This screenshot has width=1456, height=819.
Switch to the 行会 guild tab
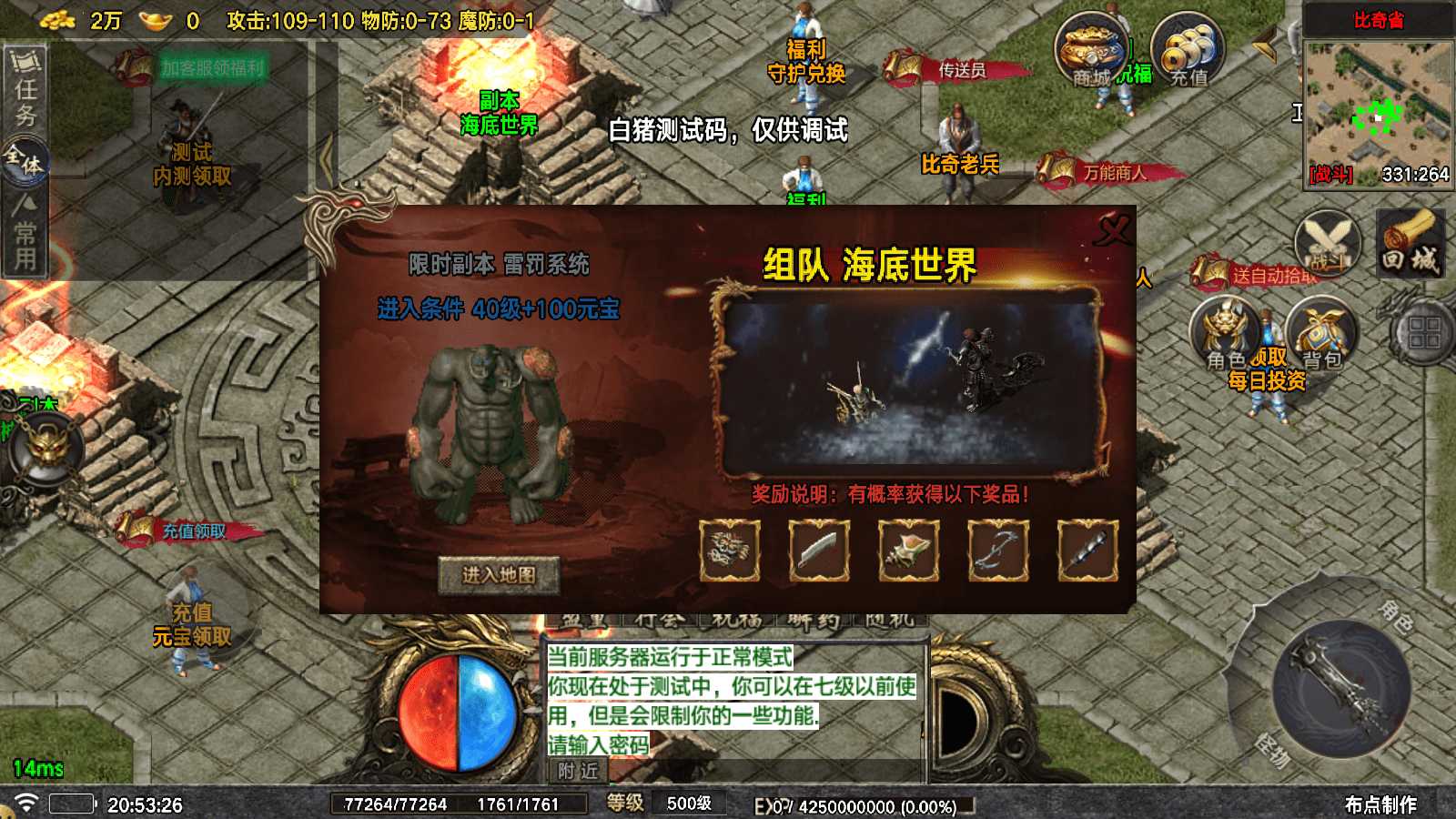(x=658, y=620)
